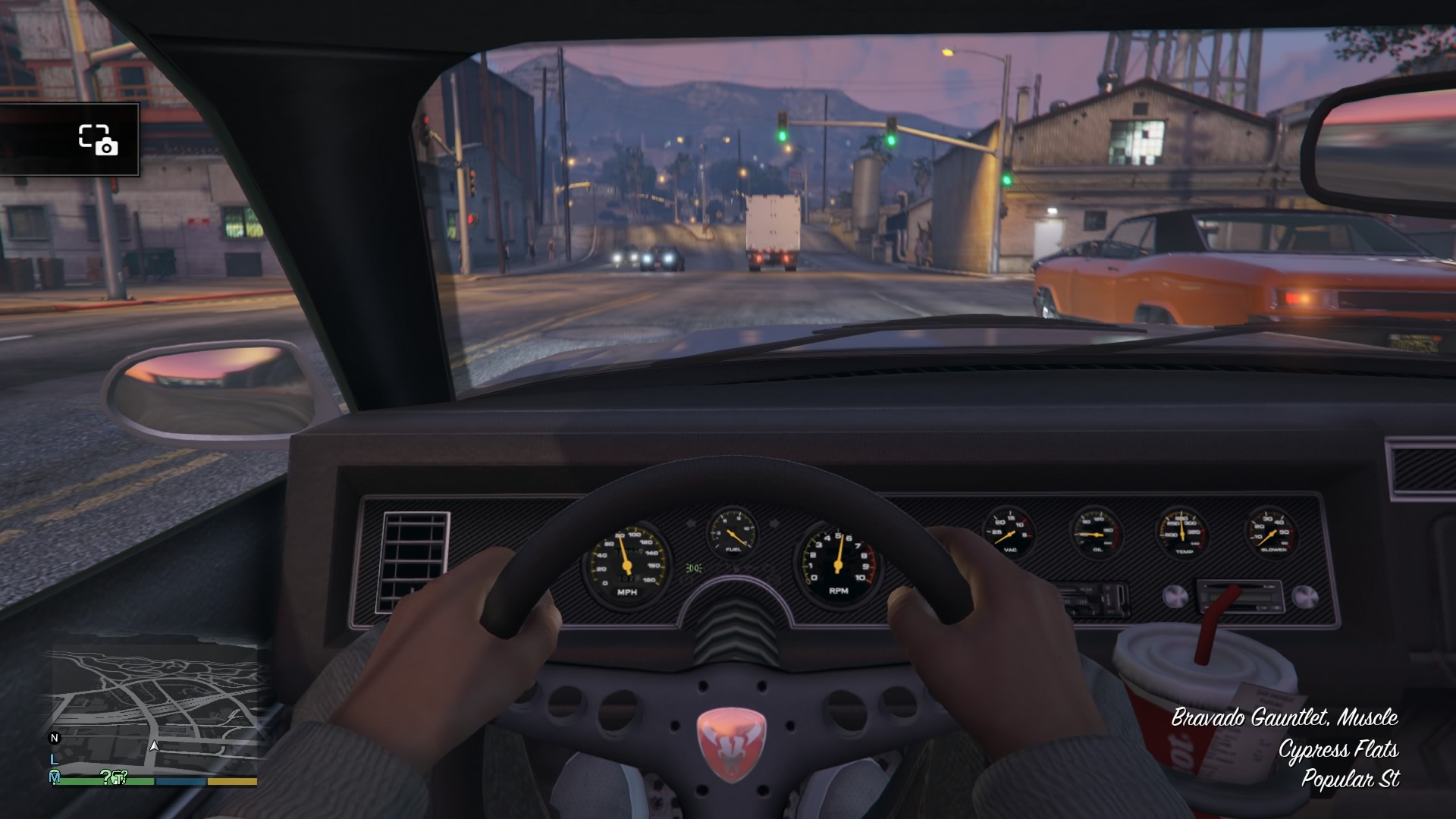The height and width of the screenshot is (819, 1456).
Task: Click the minimap in the corner
Action: click(154, 709)
